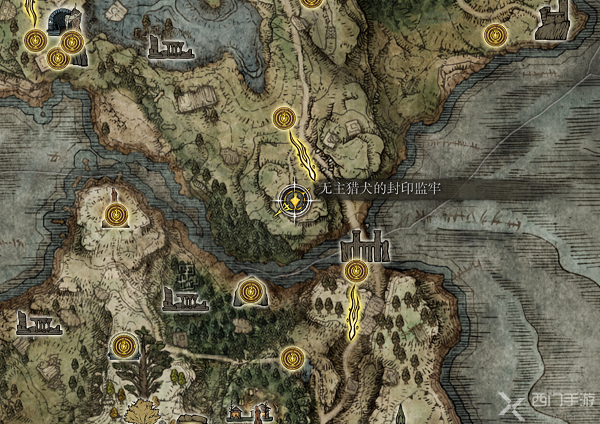
Task: Click the grace marker below the bridge gate icon
Action: click(356, 270)
